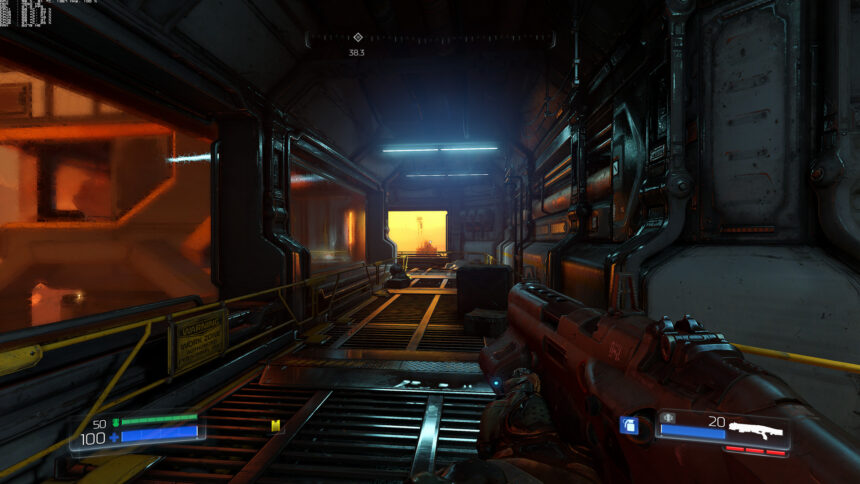Select the shotgun weapon icon
Viewport: 860px width, 484px height.
[755, 431]
